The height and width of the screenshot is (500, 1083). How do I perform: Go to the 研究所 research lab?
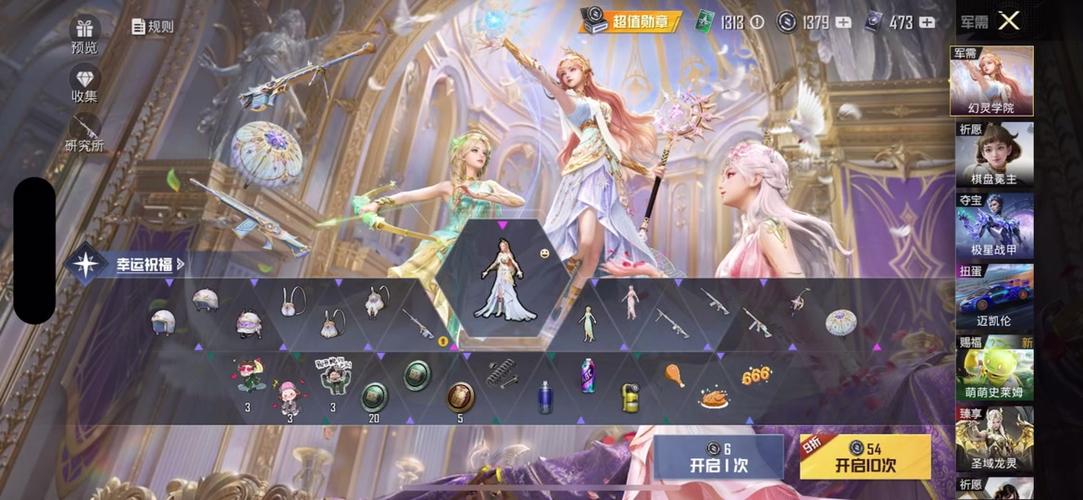pos(84,134)
